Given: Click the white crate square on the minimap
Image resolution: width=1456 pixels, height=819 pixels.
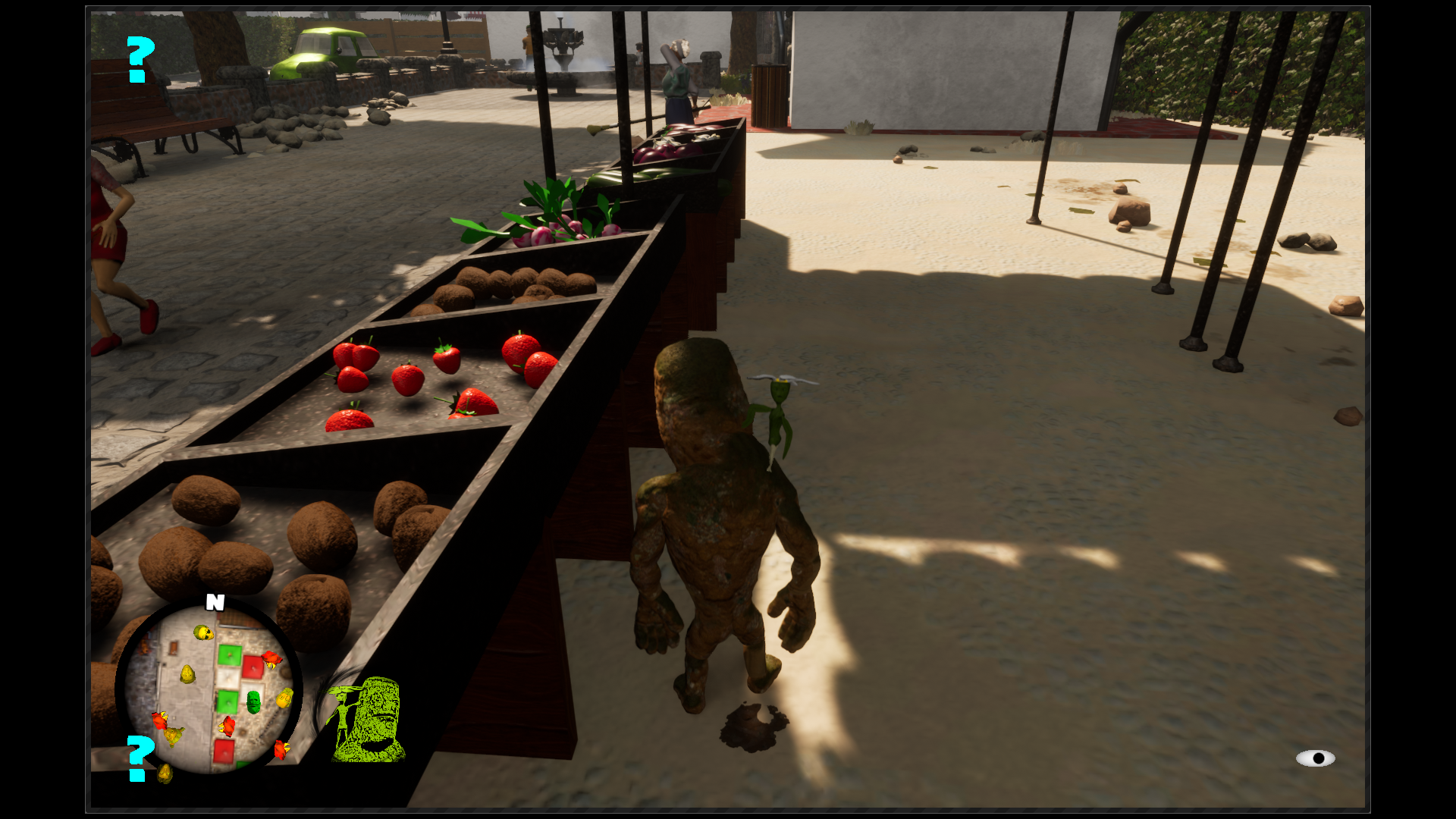Looking at the screenshot, I should (229, 678).
